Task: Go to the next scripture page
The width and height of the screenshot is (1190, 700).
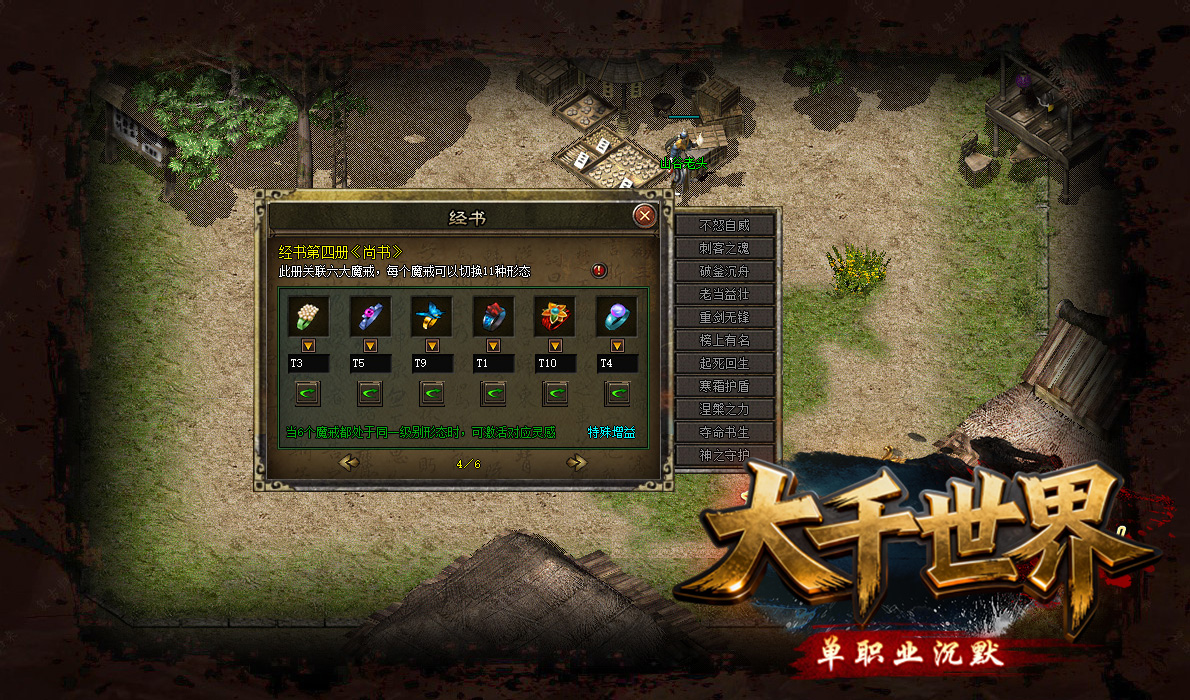Action: point(576,462)
